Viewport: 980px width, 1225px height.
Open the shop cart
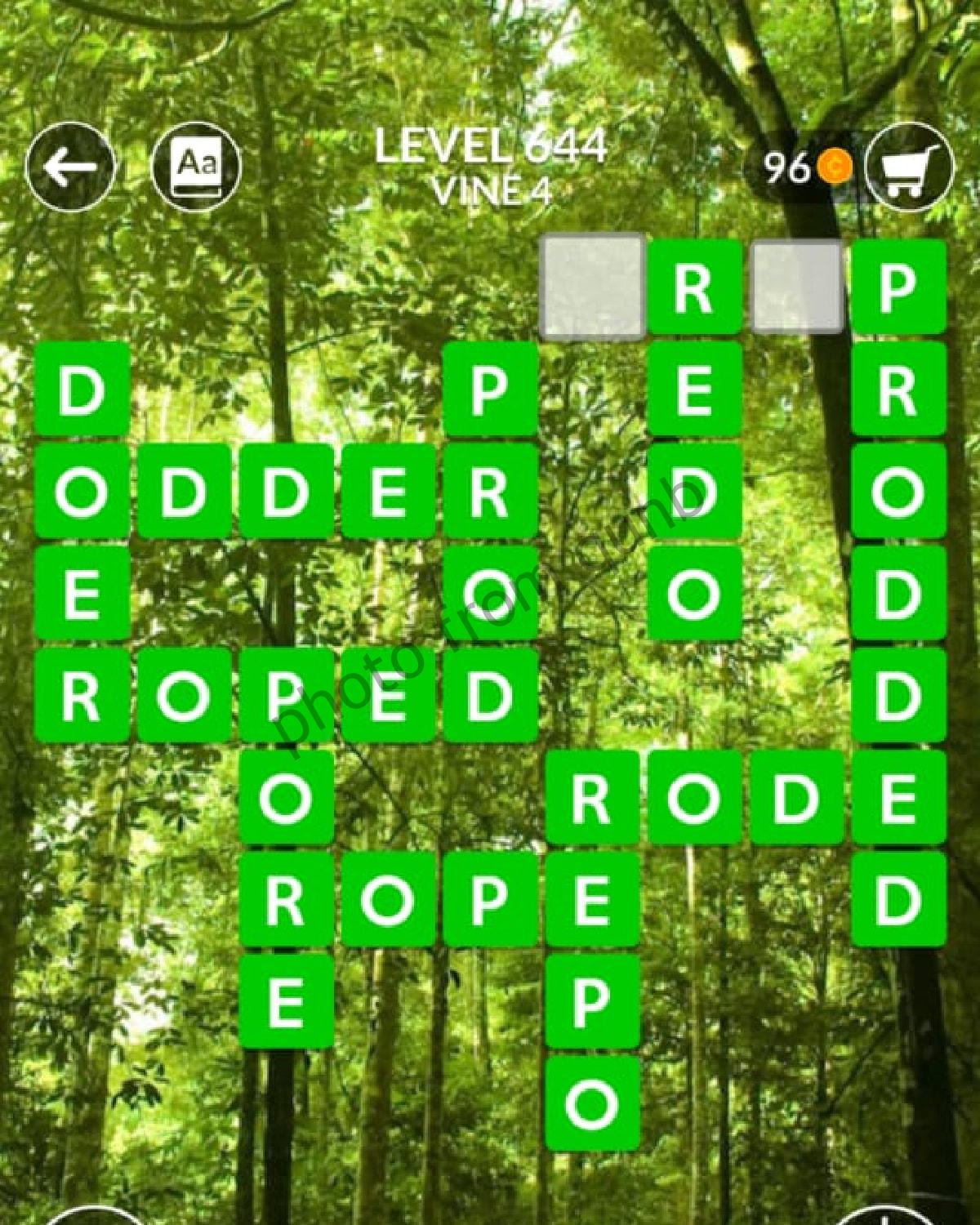click(x=908, y=167)
